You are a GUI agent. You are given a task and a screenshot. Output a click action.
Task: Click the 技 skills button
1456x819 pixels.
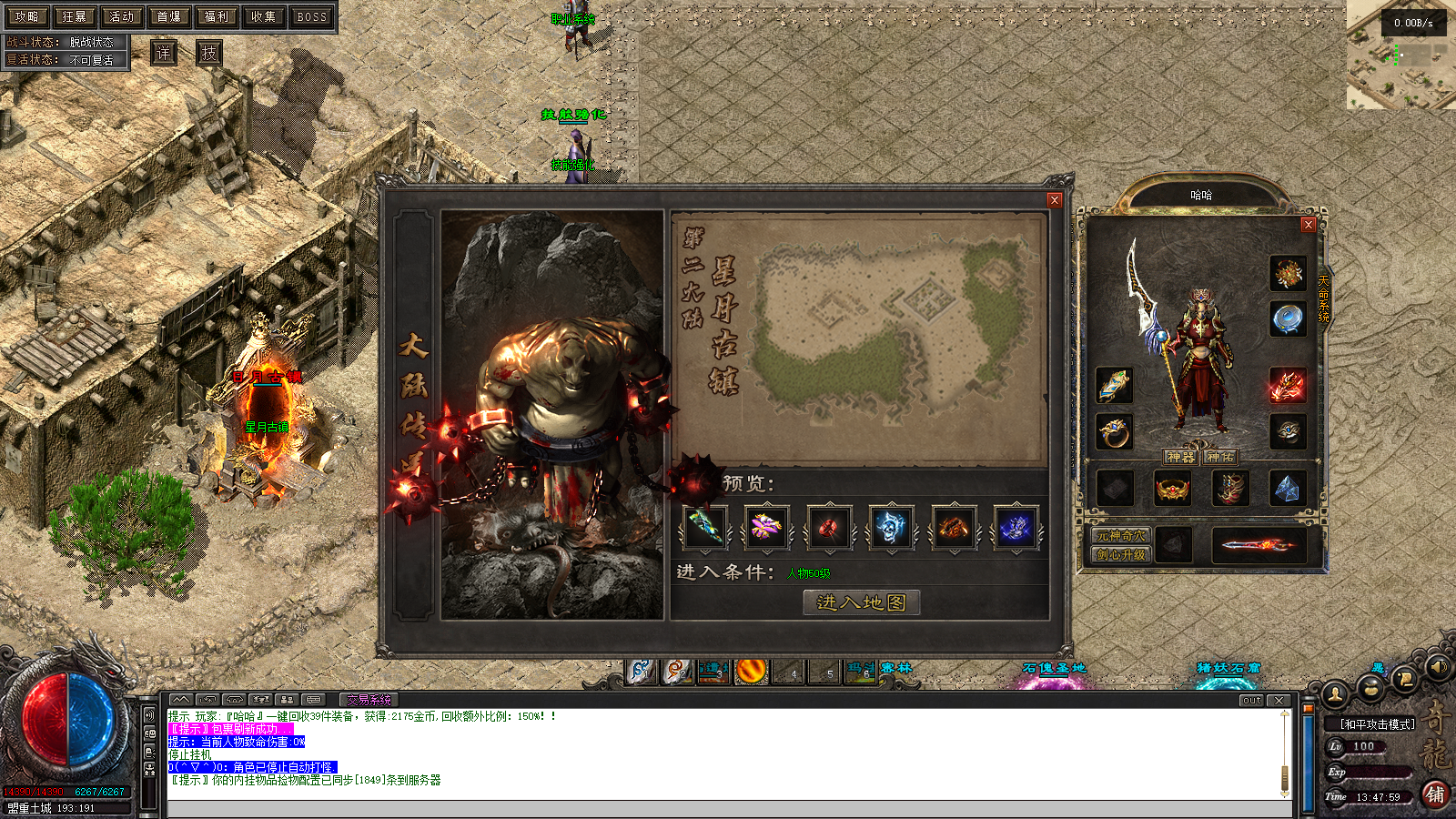click(x=209, y=53)
